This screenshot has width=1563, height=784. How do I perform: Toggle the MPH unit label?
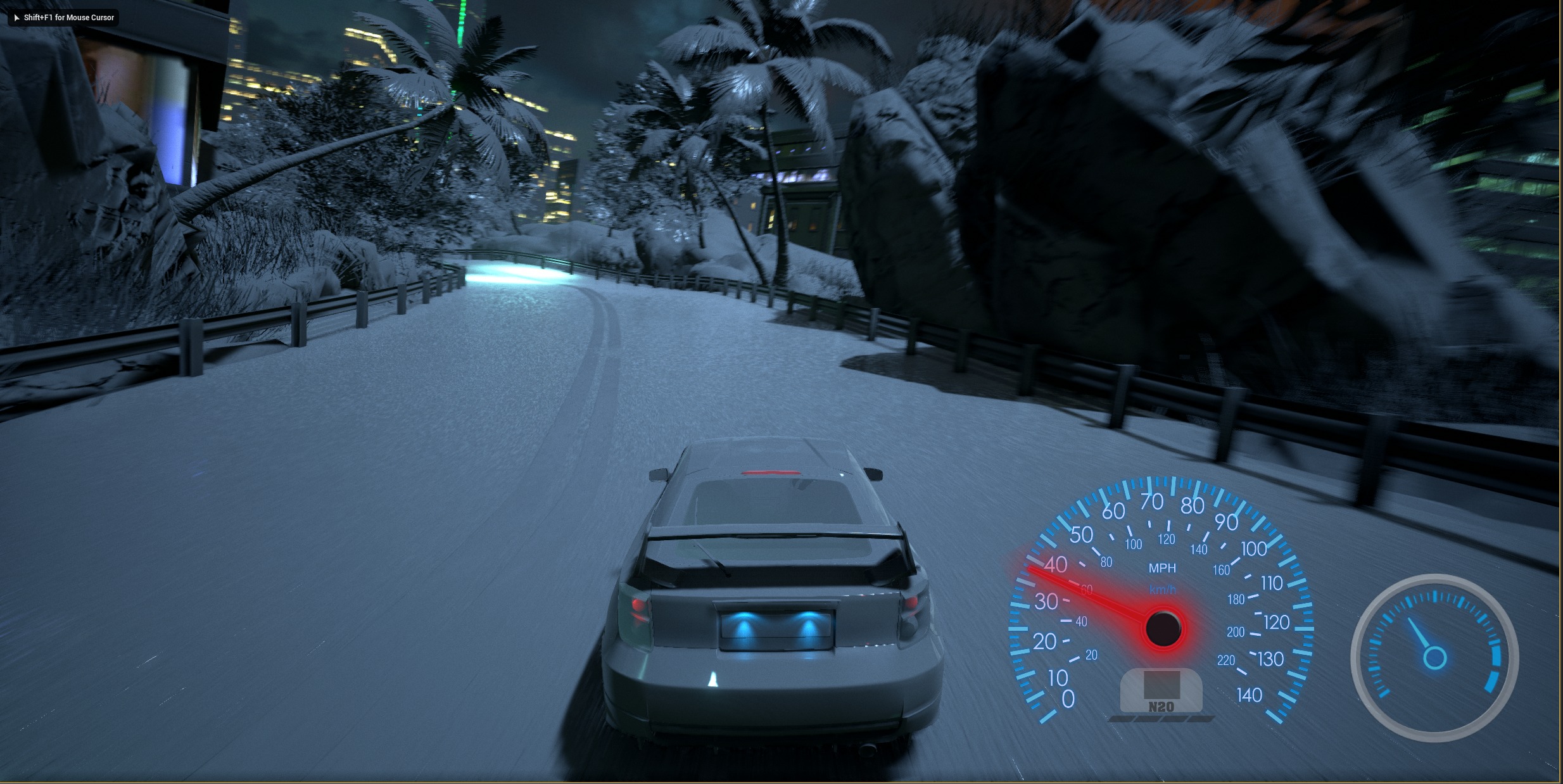pyautogui.click(x=1163, y=567)
